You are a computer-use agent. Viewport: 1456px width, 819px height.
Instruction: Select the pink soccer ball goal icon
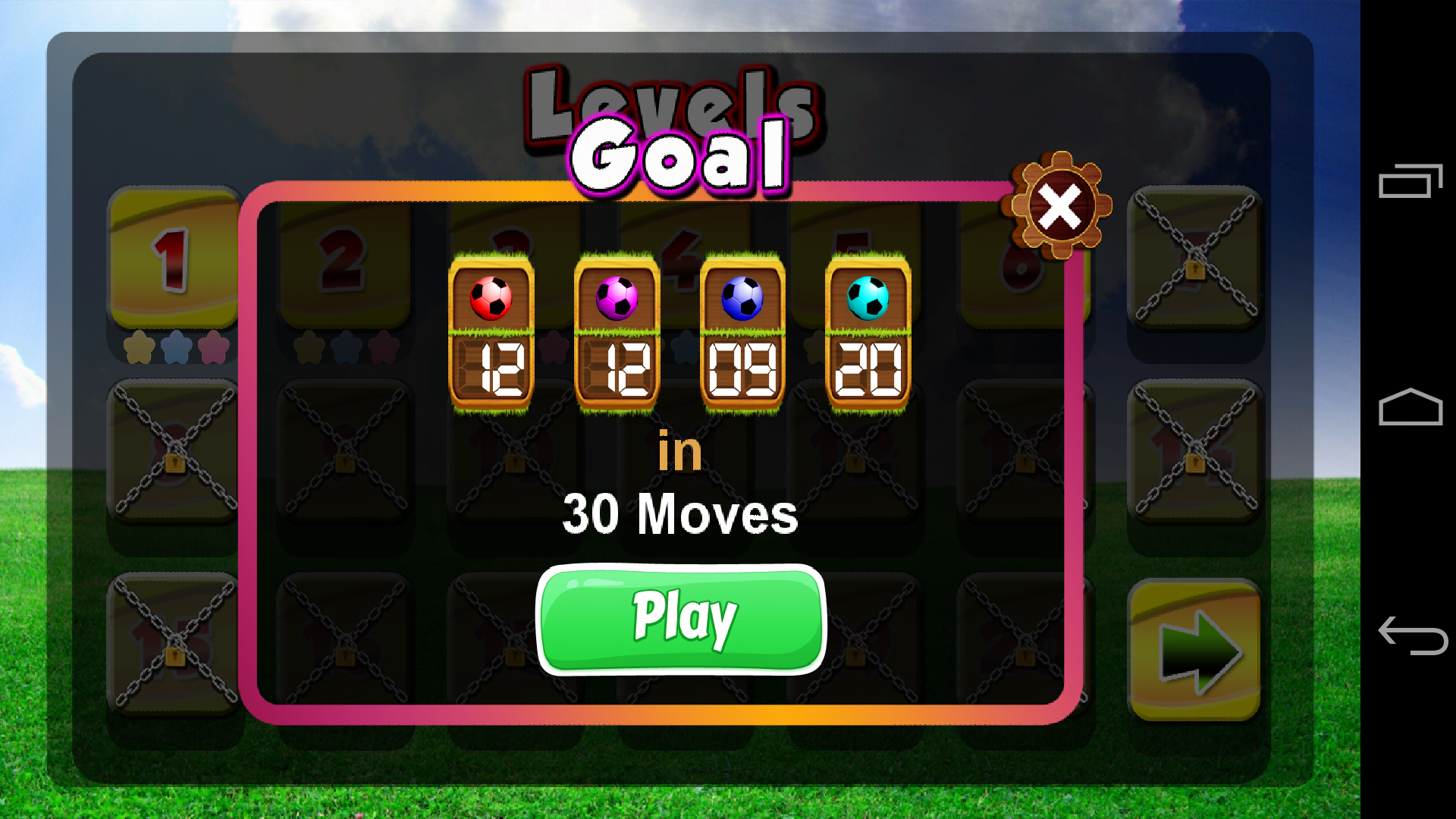(616, 297)
